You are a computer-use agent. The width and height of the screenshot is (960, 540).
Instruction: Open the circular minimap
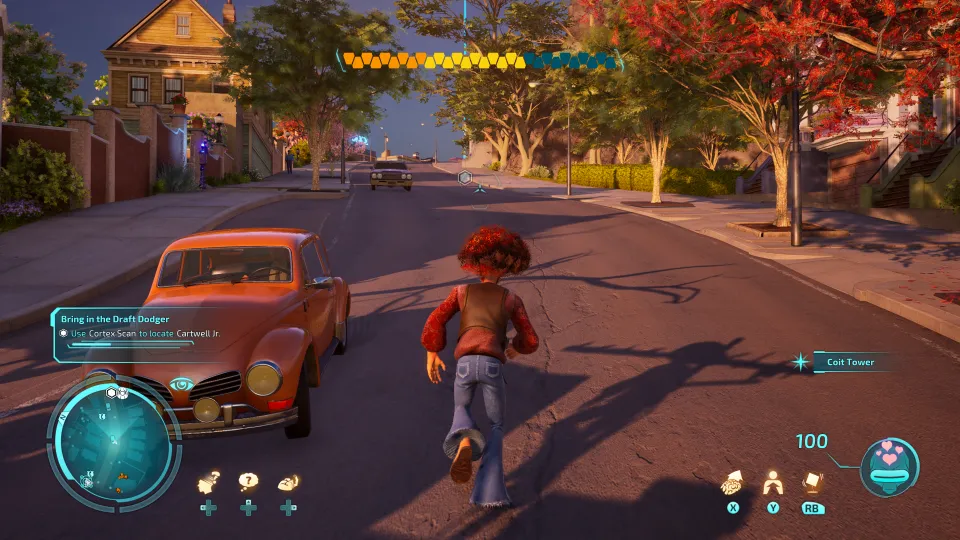(x=114, y=440)
